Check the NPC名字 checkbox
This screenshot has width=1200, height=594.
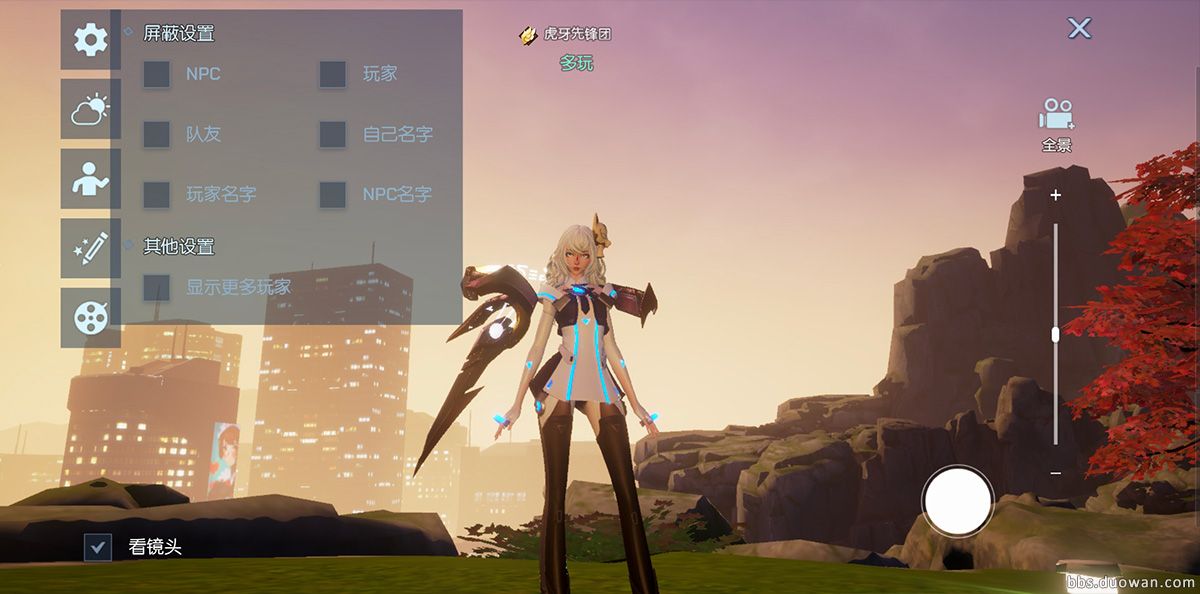pos(332,194)
